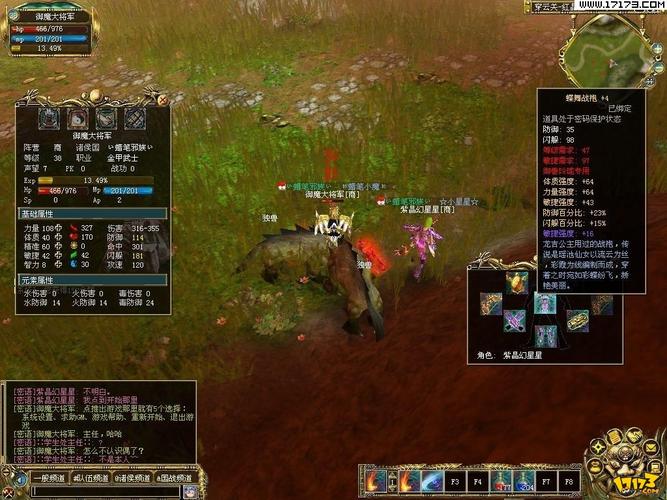This screenshot has height=500, width=667.
Task: Switch to the 国战频道 chat channel
Action: click(174, 479)
